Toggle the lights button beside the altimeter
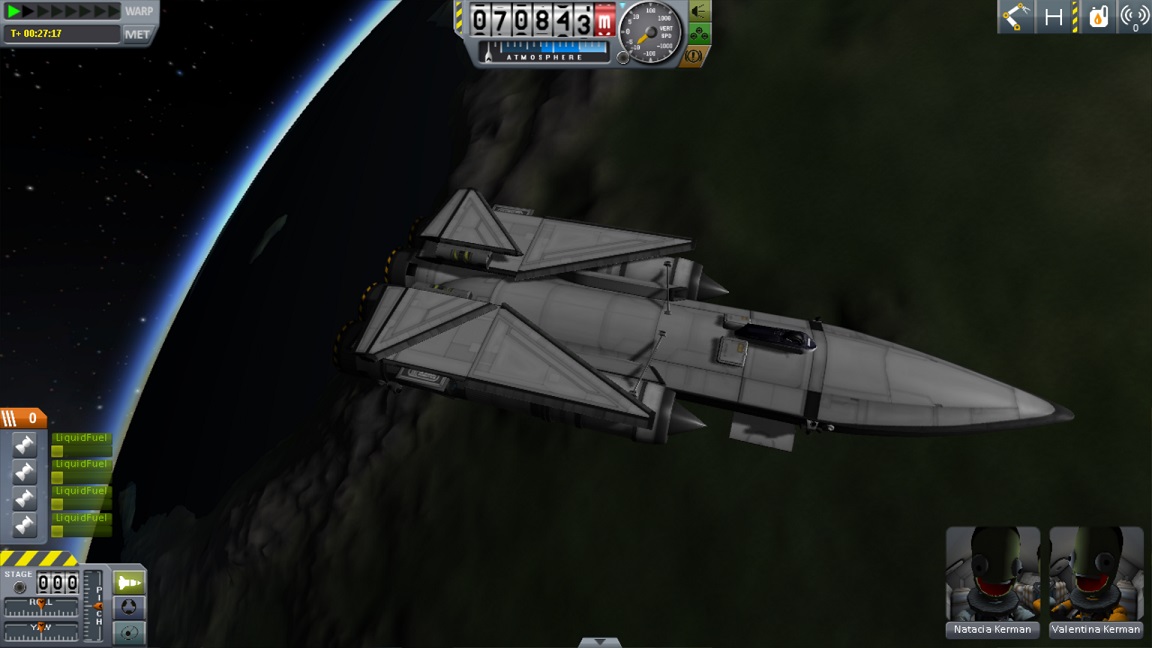Screen dimensions: 1152x648 click(x=699, y=12)
